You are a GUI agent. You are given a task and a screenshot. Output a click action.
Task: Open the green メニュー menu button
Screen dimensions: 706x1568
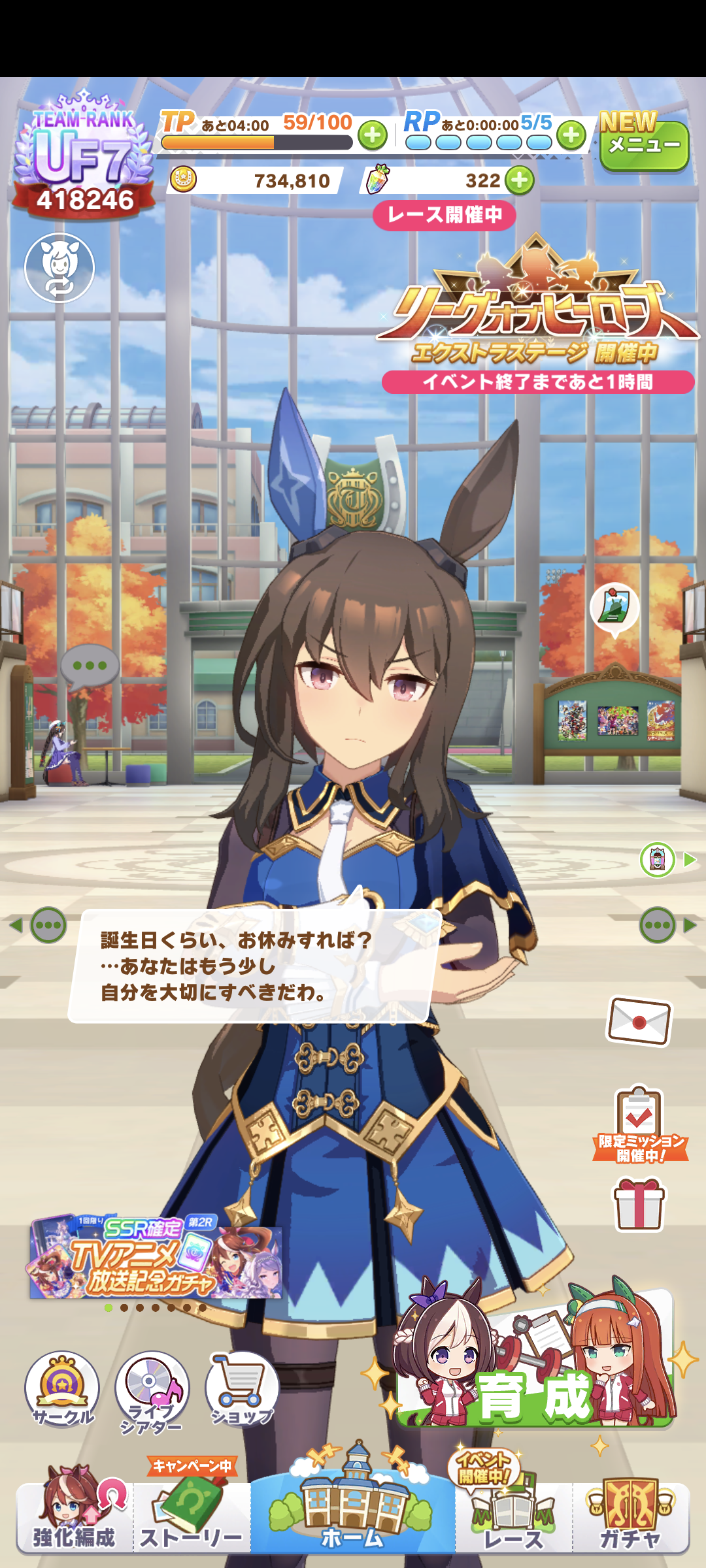[x=644, y=145]
